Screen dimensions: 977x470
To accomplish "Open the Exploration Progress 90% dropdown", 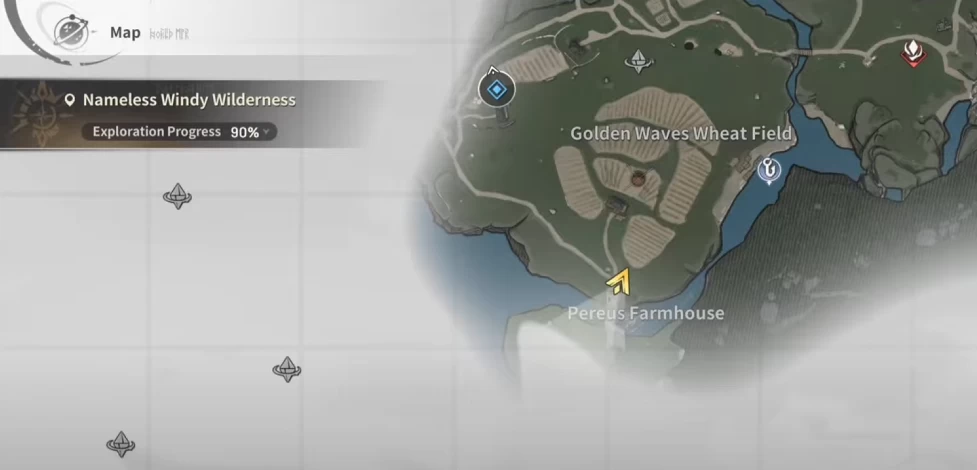I will (x=183, y=132).
